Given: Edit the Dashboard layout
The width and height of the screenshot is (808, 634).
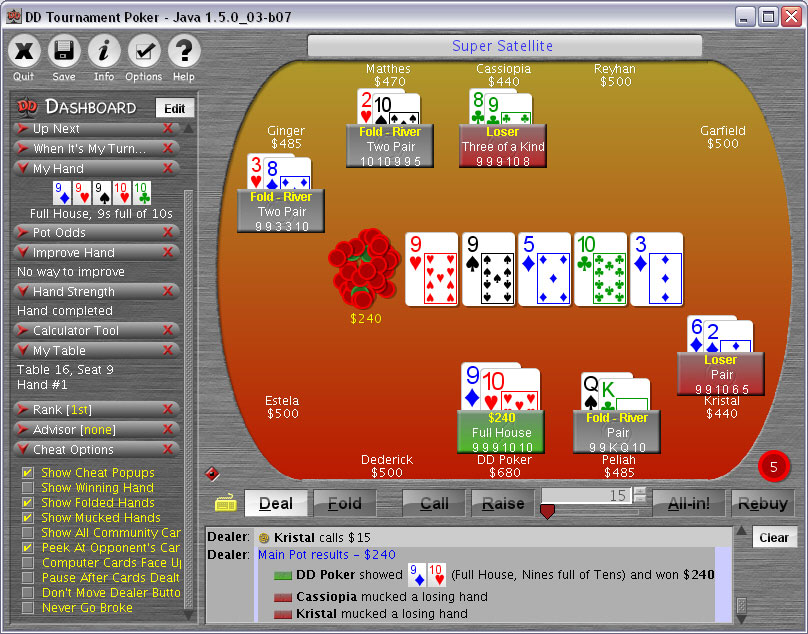Looking at the screenshot, I should tap(175, 108).
